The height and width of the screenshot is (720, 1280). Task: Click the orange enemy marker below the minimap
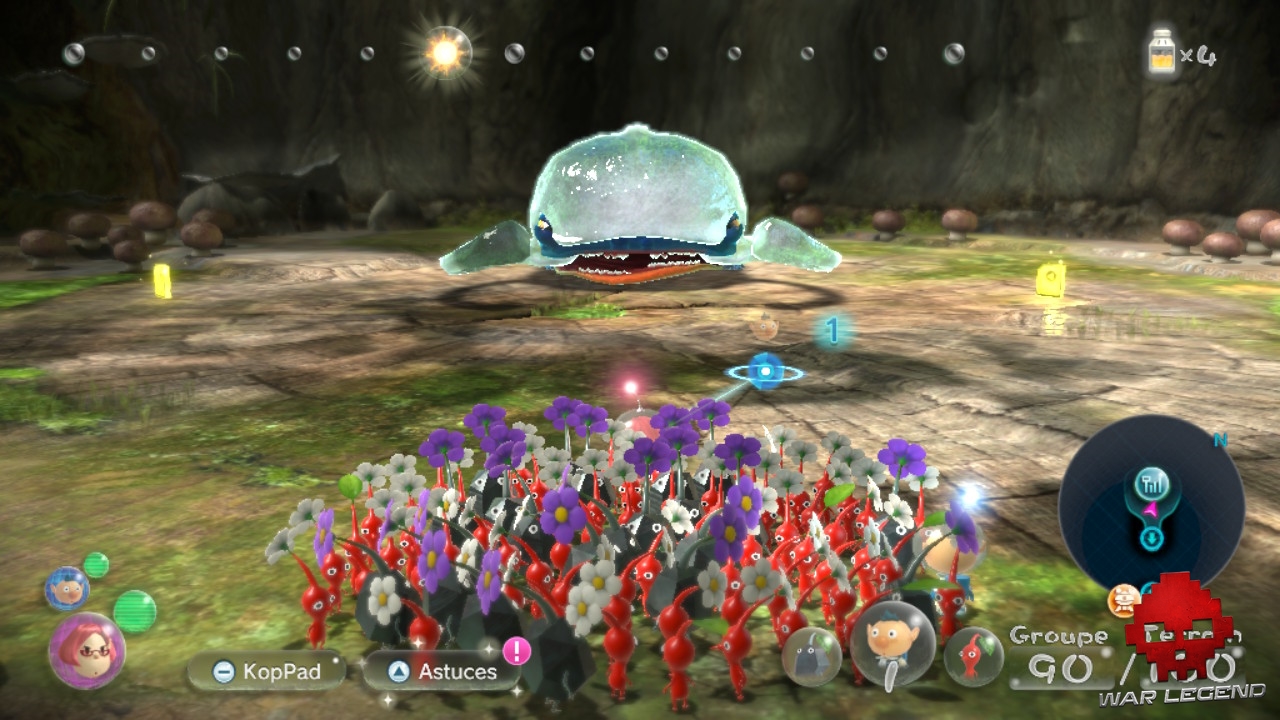click(1122, 600)
